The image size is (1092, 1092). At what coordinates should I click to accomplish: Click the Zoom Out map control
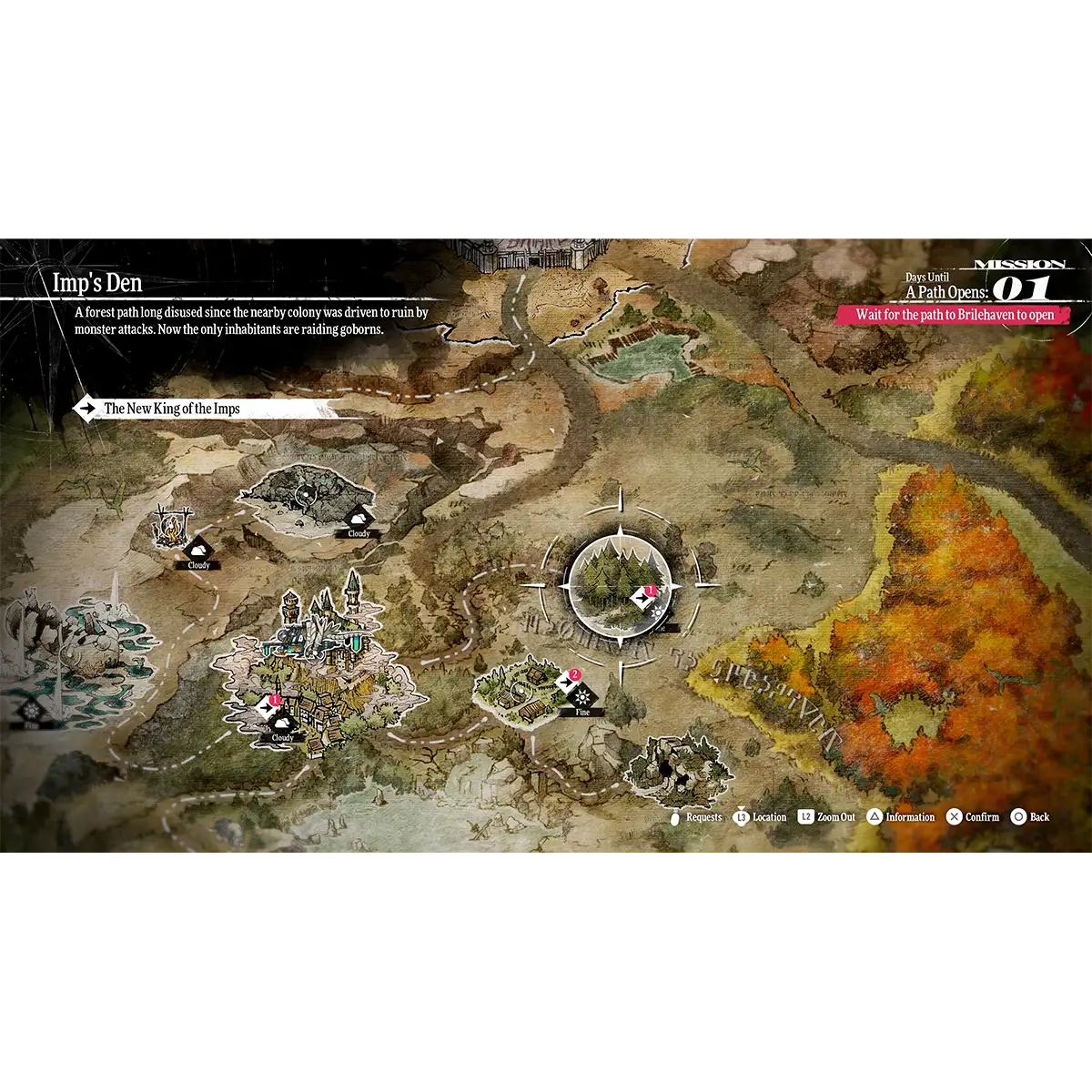click(827, 817)
